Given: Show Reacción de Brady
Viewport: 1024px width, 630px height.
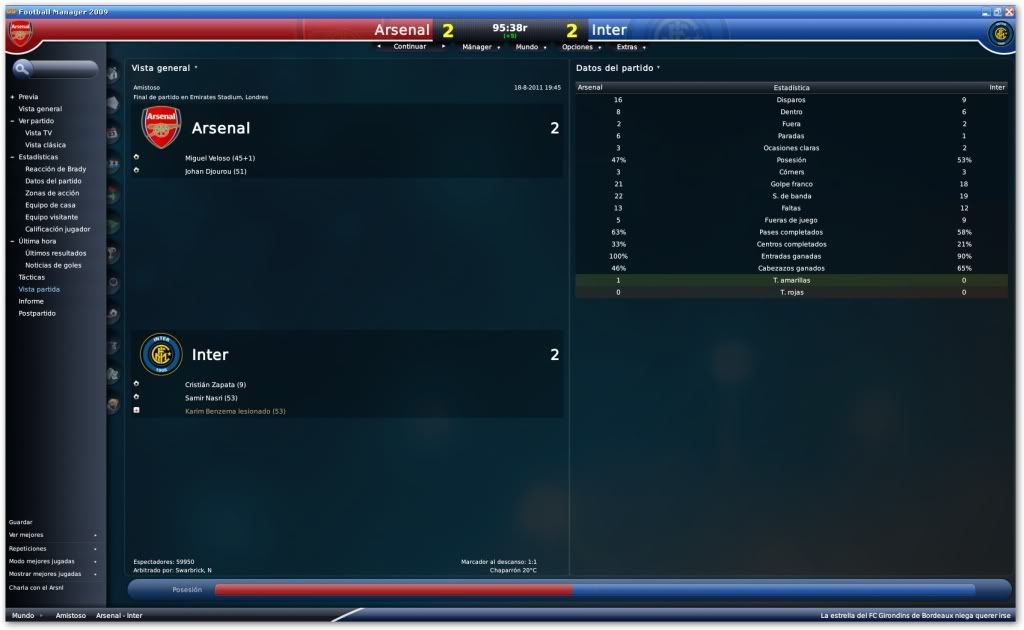Looking at the screenshot, I should (x=55, y=169).
